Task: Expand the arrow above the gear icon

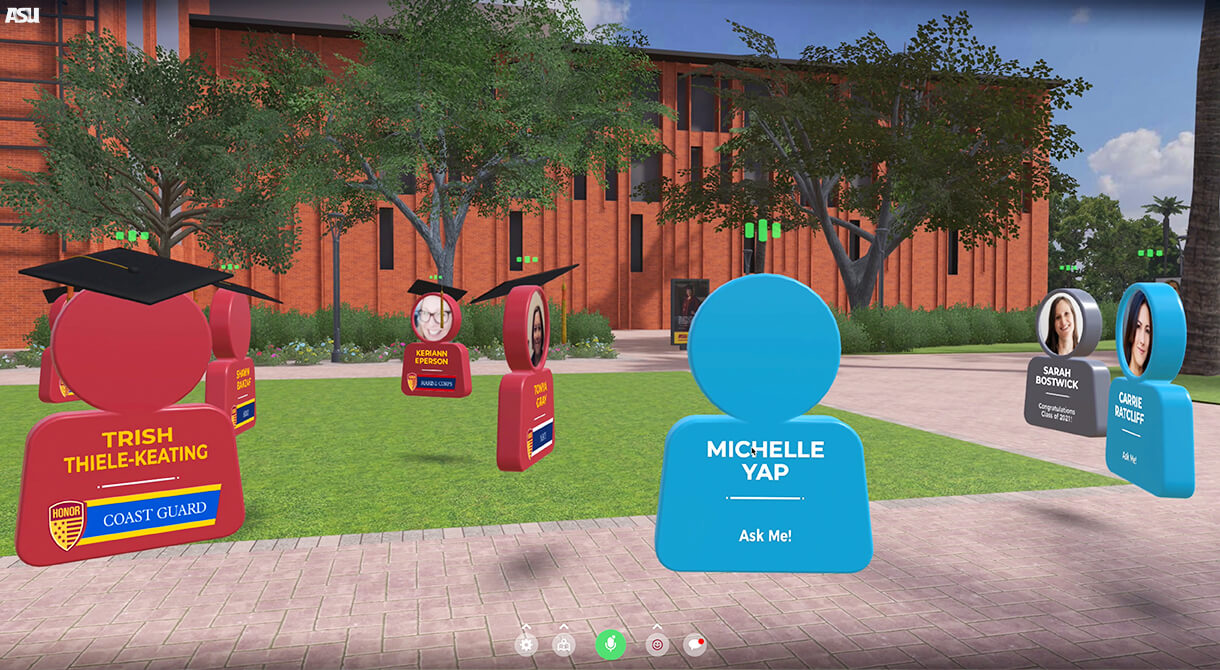Action: coord(526,627)
